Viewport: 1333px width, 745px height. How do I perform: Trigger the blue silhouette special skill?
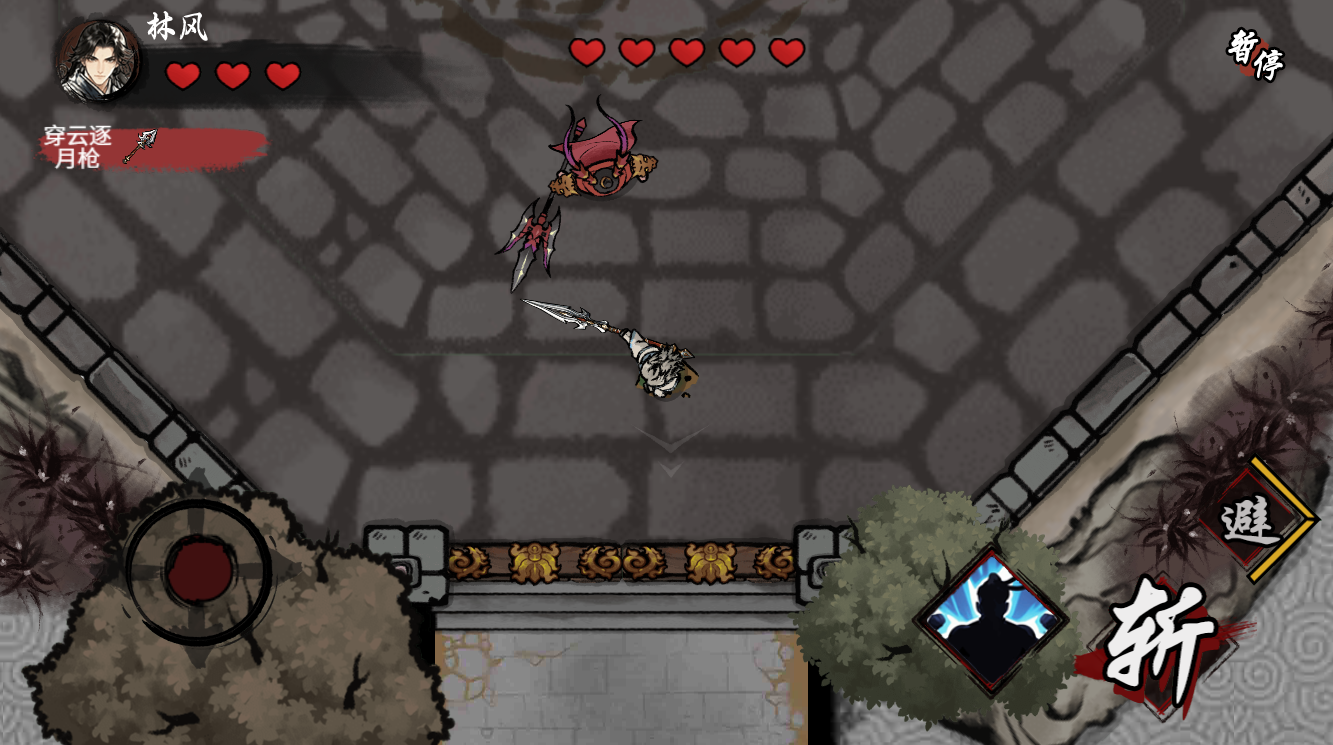click(991, 620)
